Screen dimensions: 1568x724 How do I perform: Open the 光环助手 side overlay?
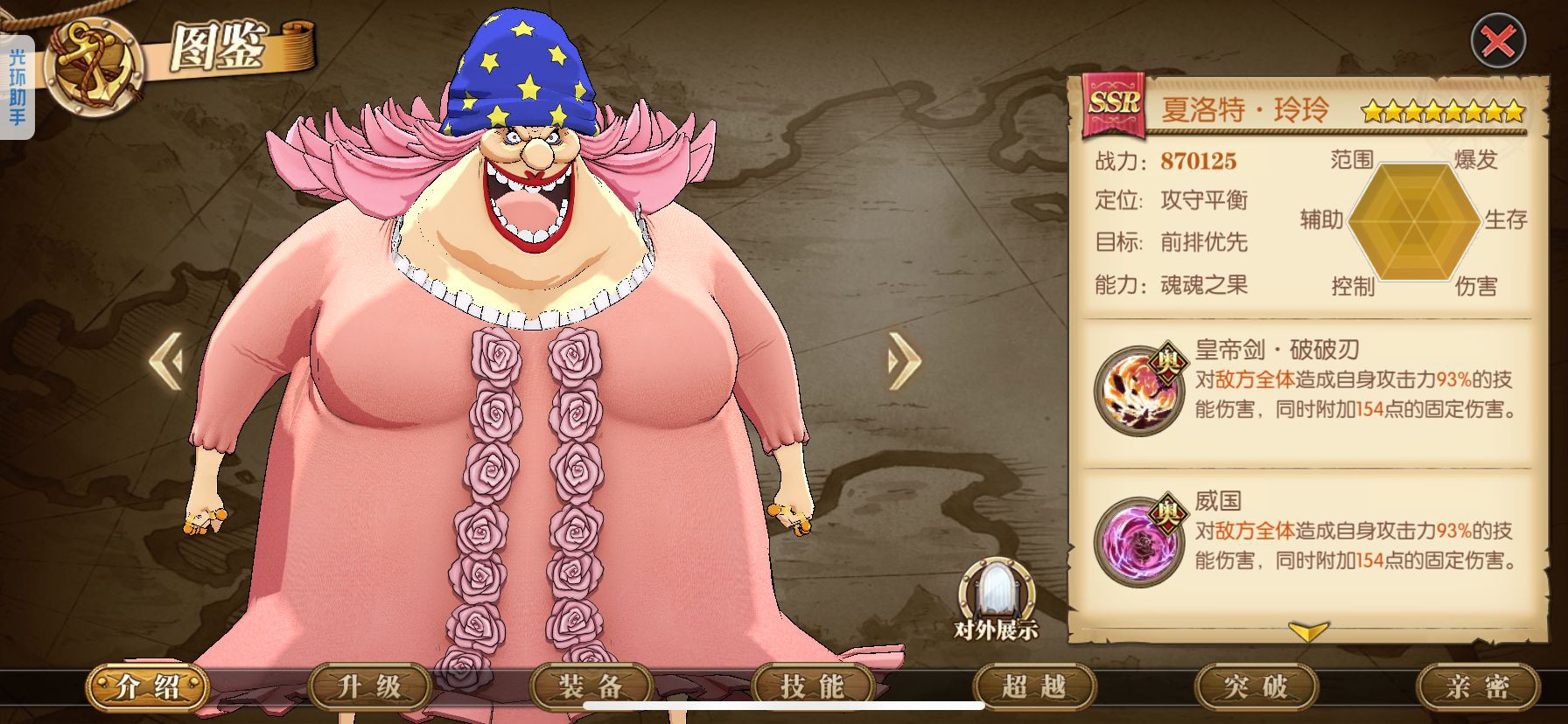click(17, 87)
